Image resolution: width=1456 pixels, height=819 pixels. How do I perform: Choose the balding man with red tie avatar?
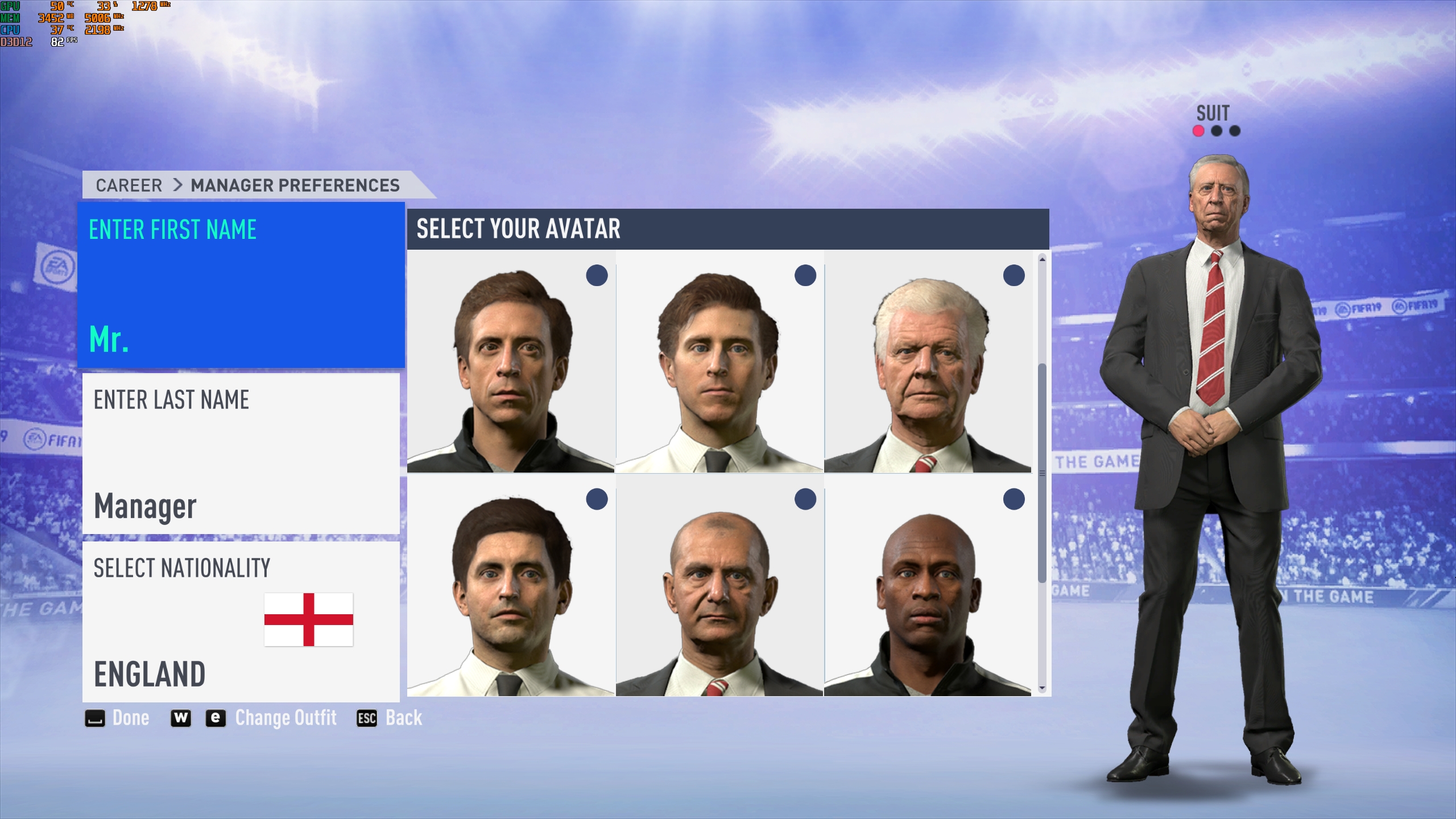tap(719, 586)
